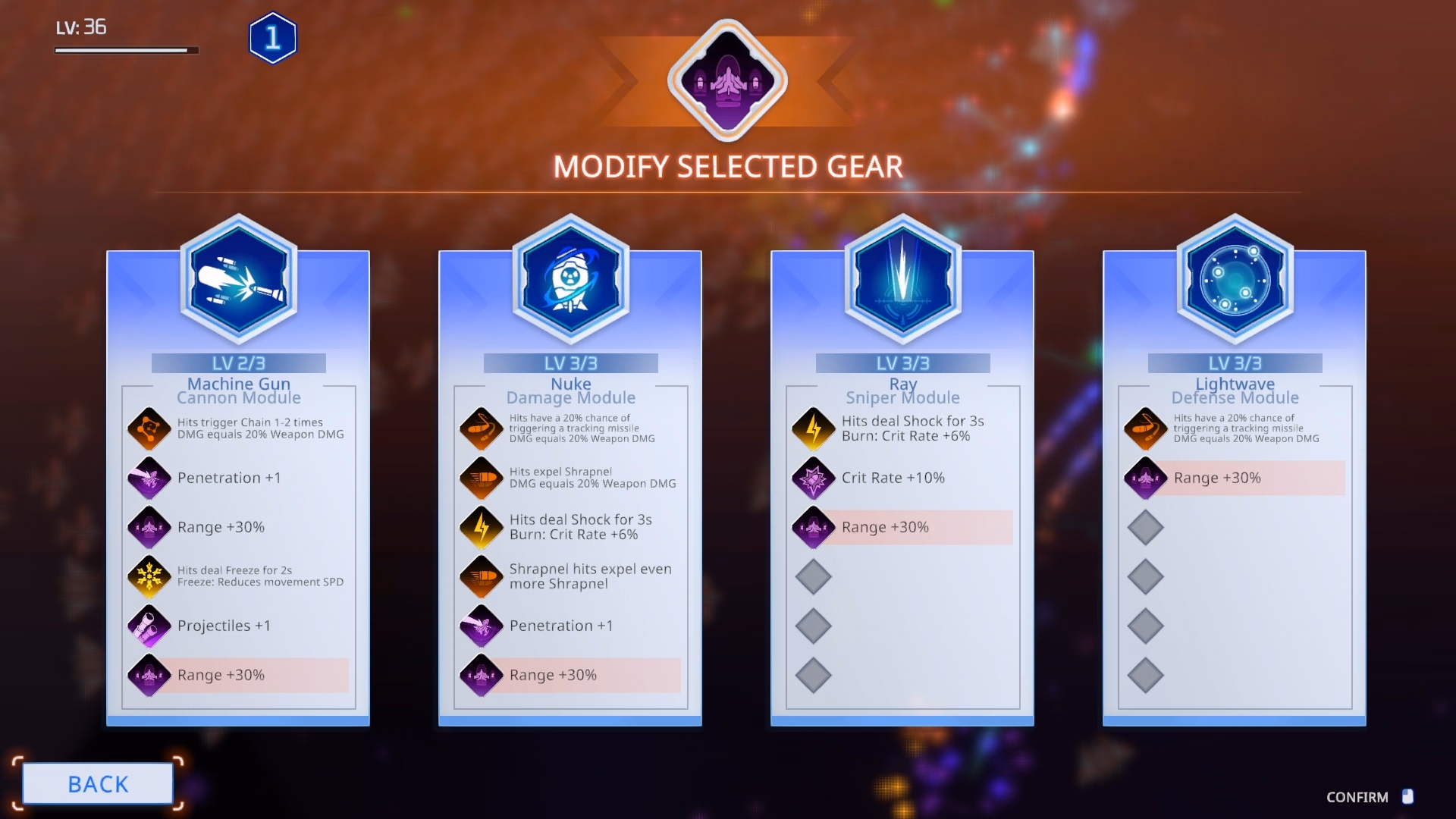The height and width of the screenshot is (819, 1456).
Task: Click the Shrapnel perk icon on Nuke card
Action: [x=481, y=478]
